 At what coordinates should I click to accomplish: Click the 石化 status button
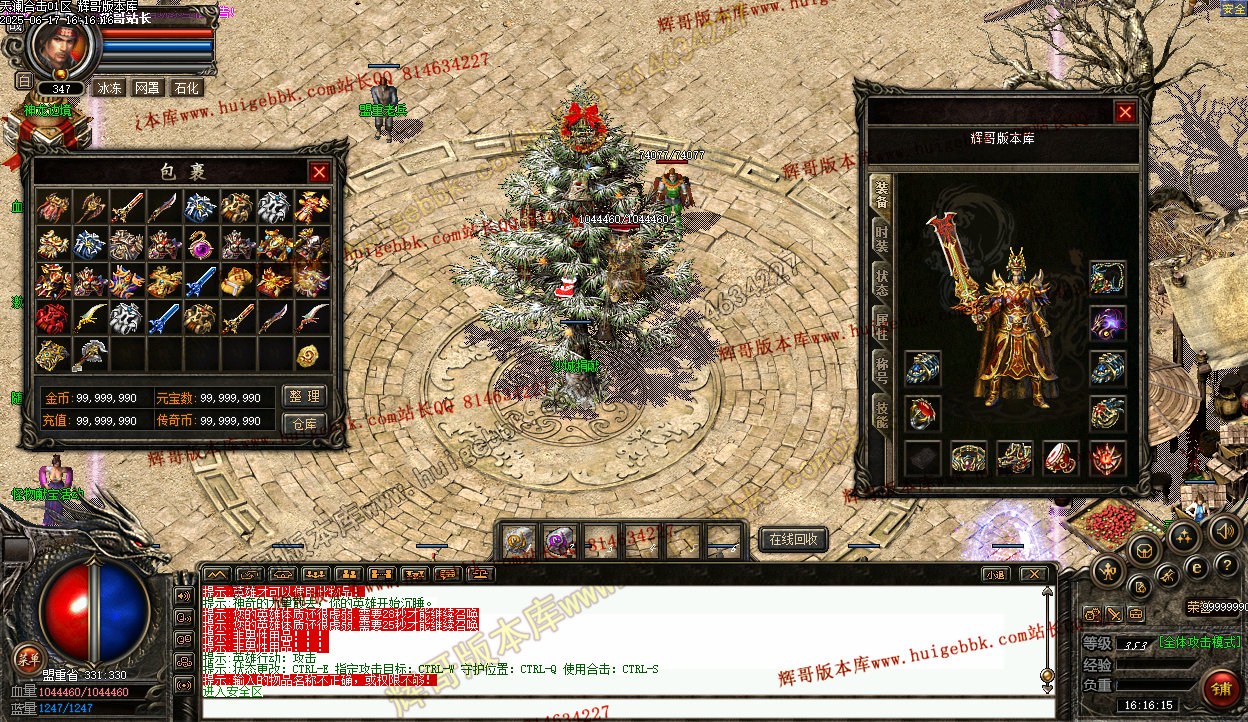coord(187,88)
